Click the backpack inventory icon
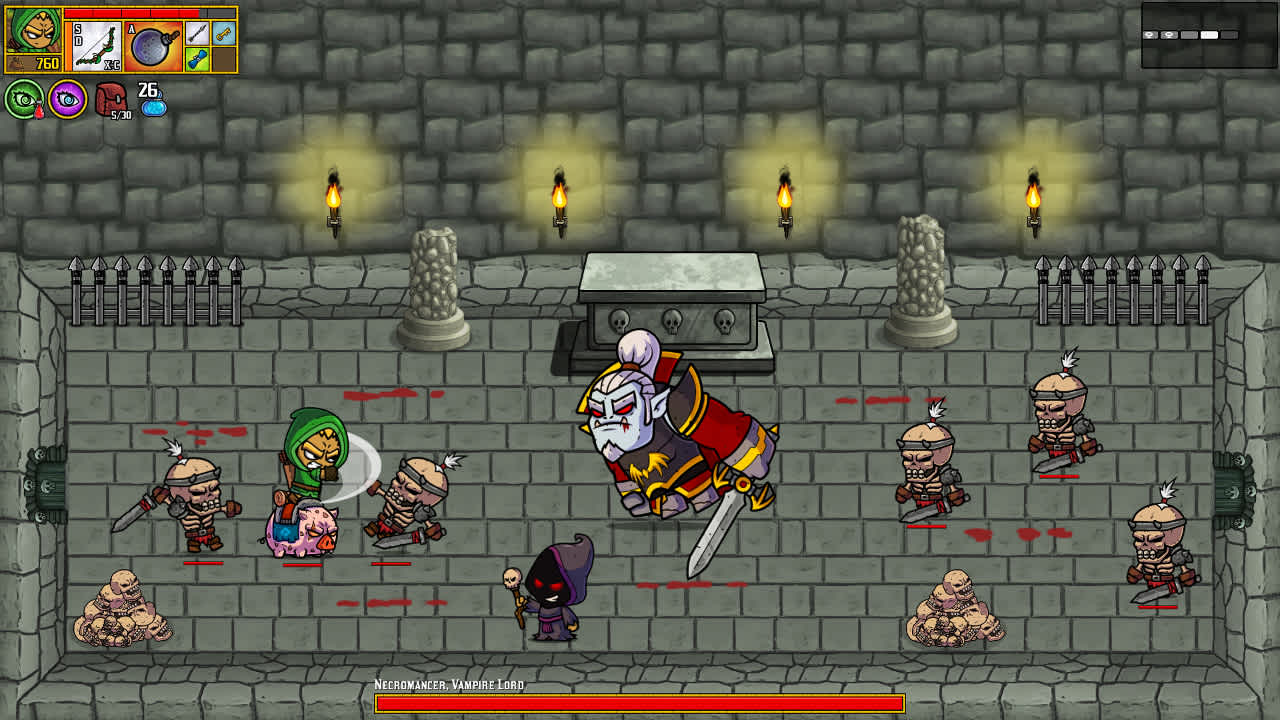Image resolution: width=1280 pixels, height=720 pixels. 111,99
